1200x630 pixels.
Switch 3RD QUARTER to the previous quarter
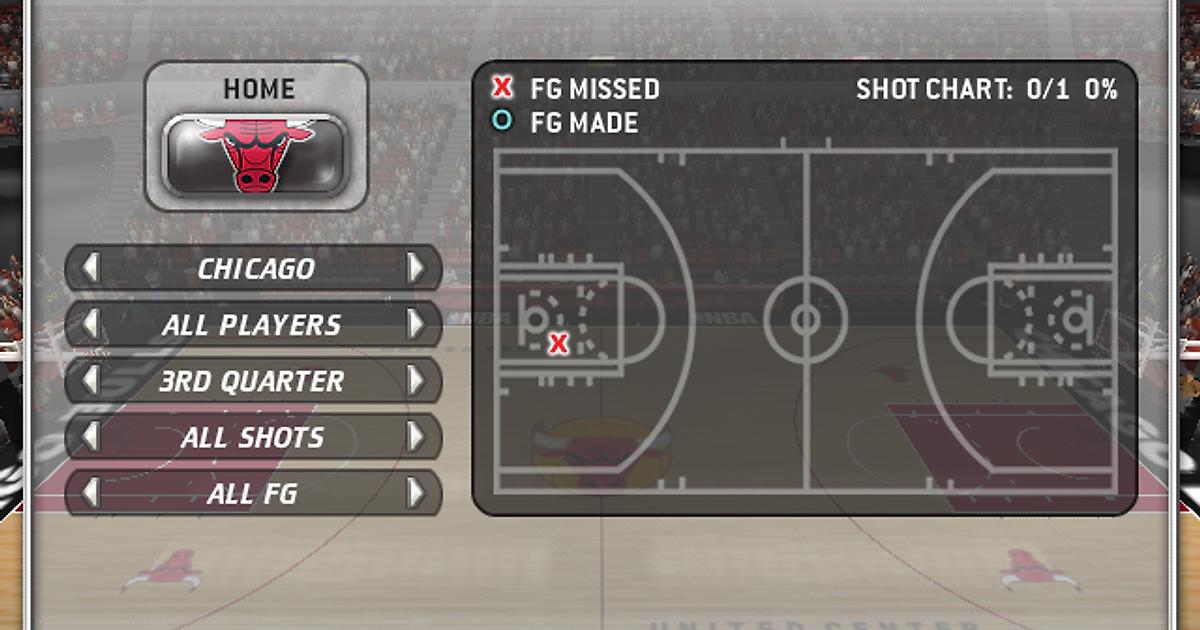(x=91, y=381)
